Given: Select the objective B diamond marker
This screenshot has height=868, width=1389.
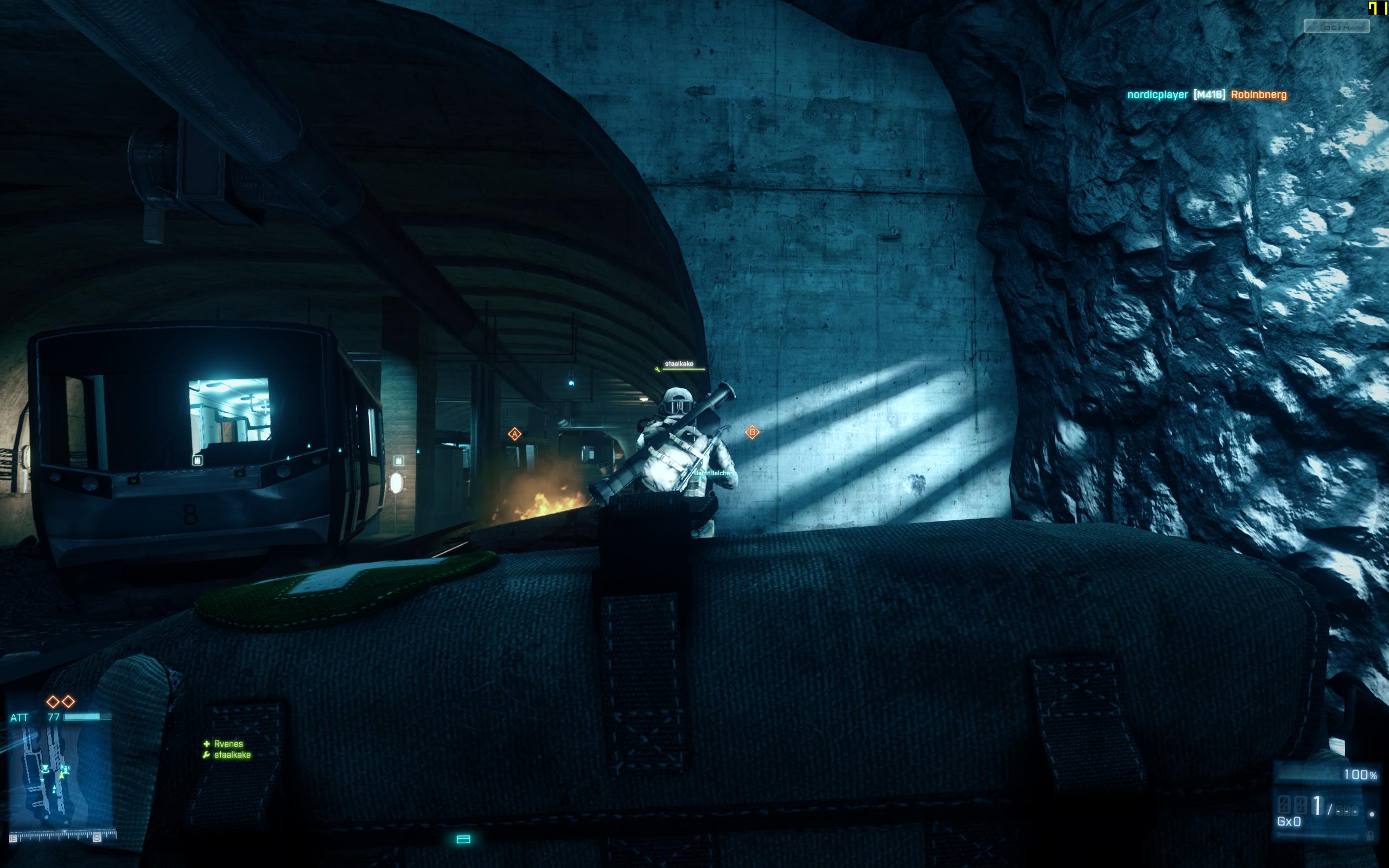Looking at the screenshot, I should (752, 432).
